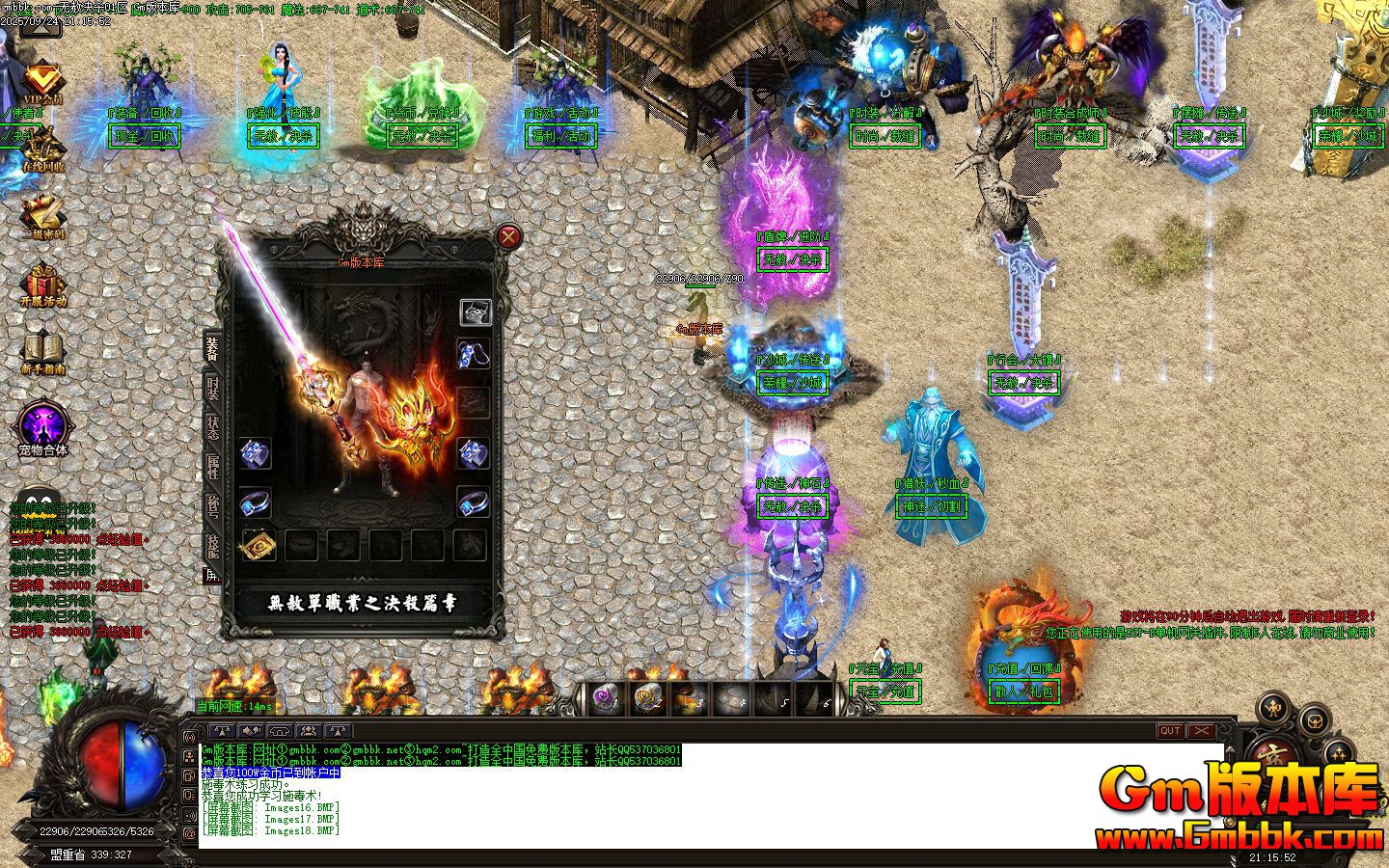Switch to the 时装 tab in character window
This screenshot has width=1389, height=868.
[x=212, y=387]
